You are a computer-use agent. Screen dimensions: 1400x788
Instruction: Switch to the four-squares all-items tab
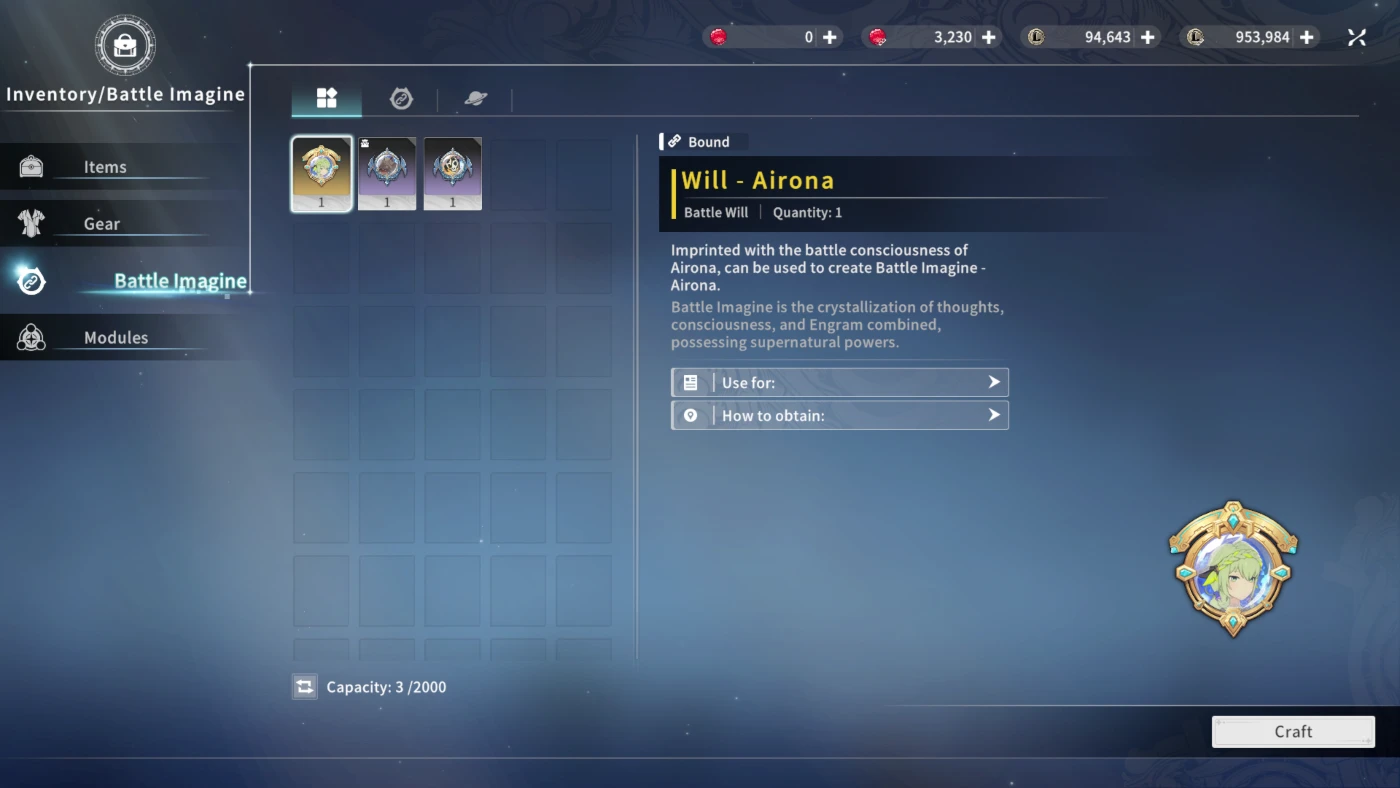327,98
